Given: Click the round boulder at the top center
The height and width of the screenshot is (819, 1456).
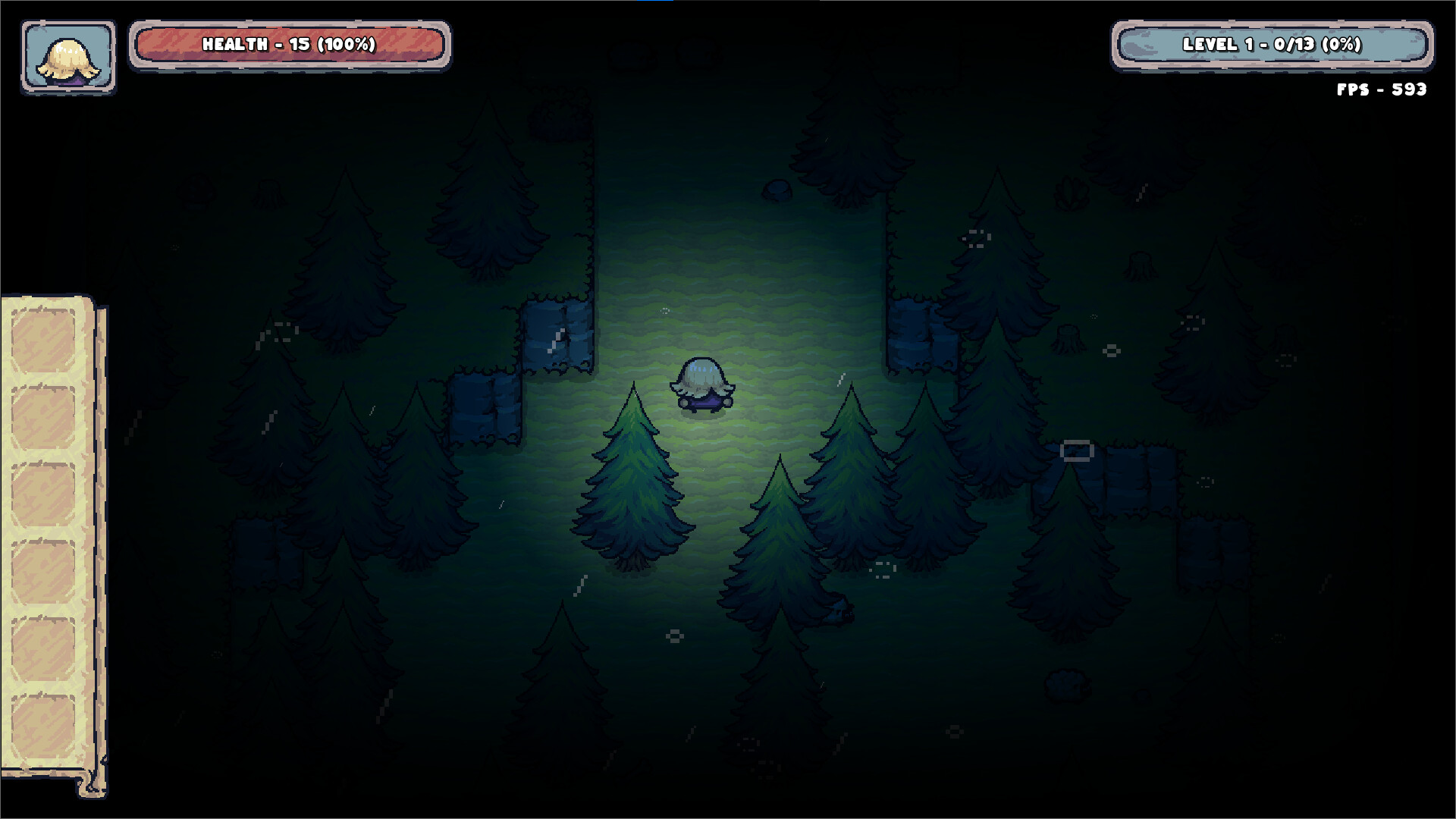Looking at the screenshot, I should tap(777, 190).
